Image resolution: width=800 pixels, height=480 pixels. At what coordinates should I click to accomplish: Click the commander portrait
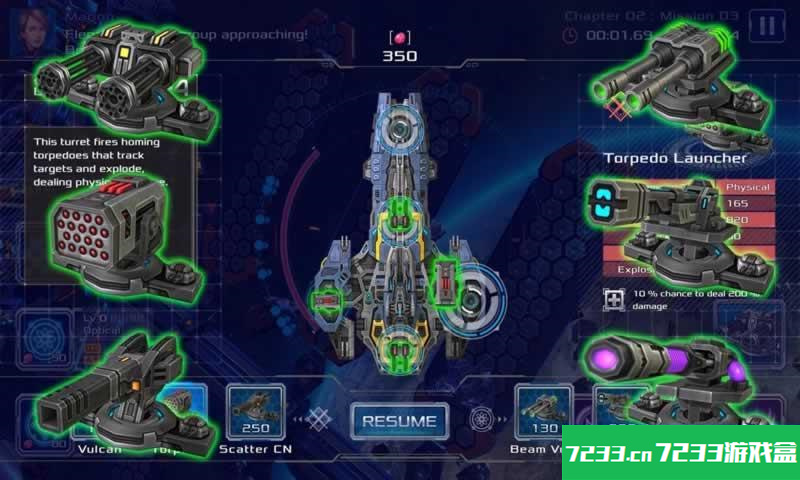28,32
